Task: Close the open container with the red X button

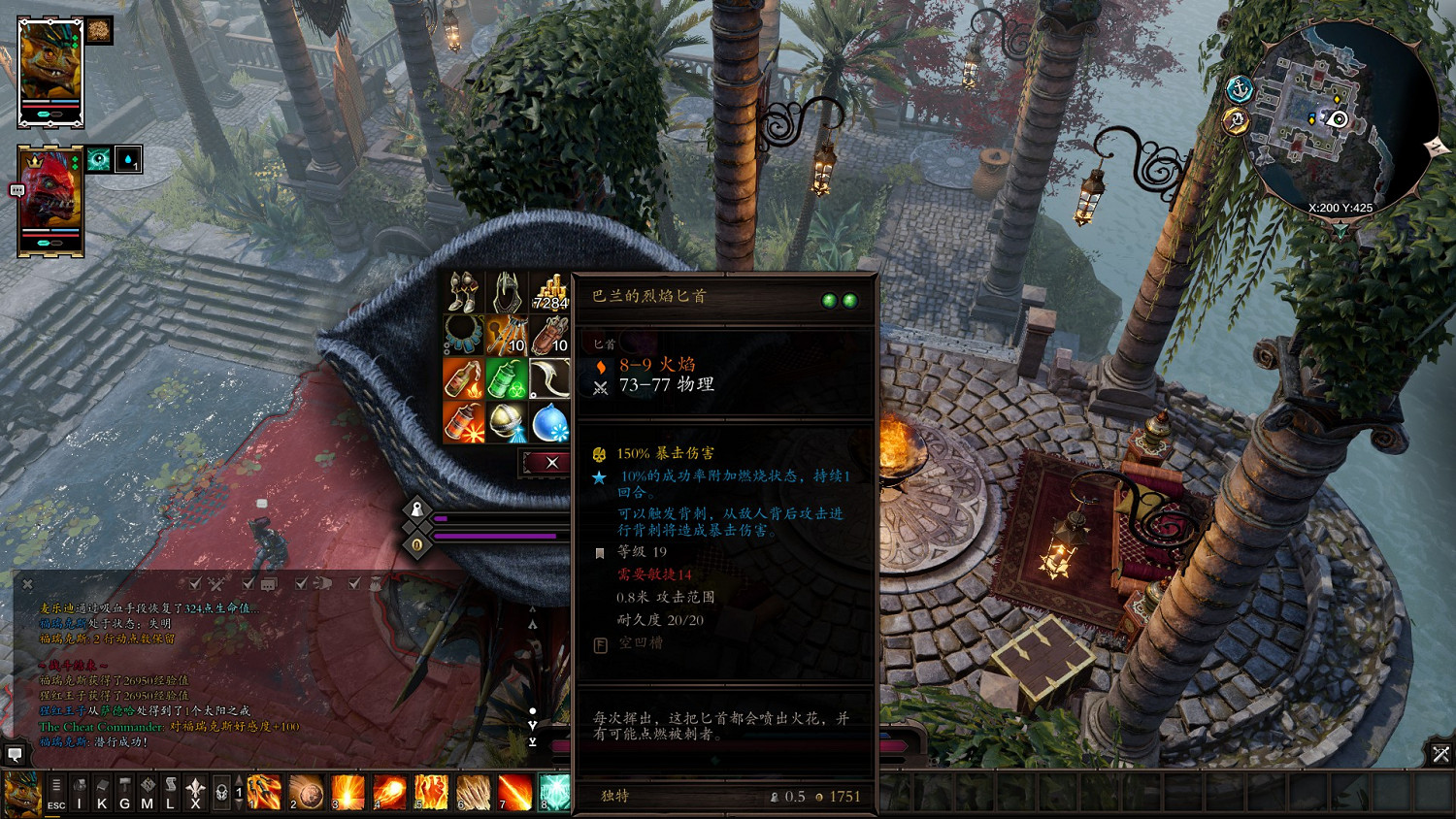Action: pyautogui.click(x=551, y=463)
